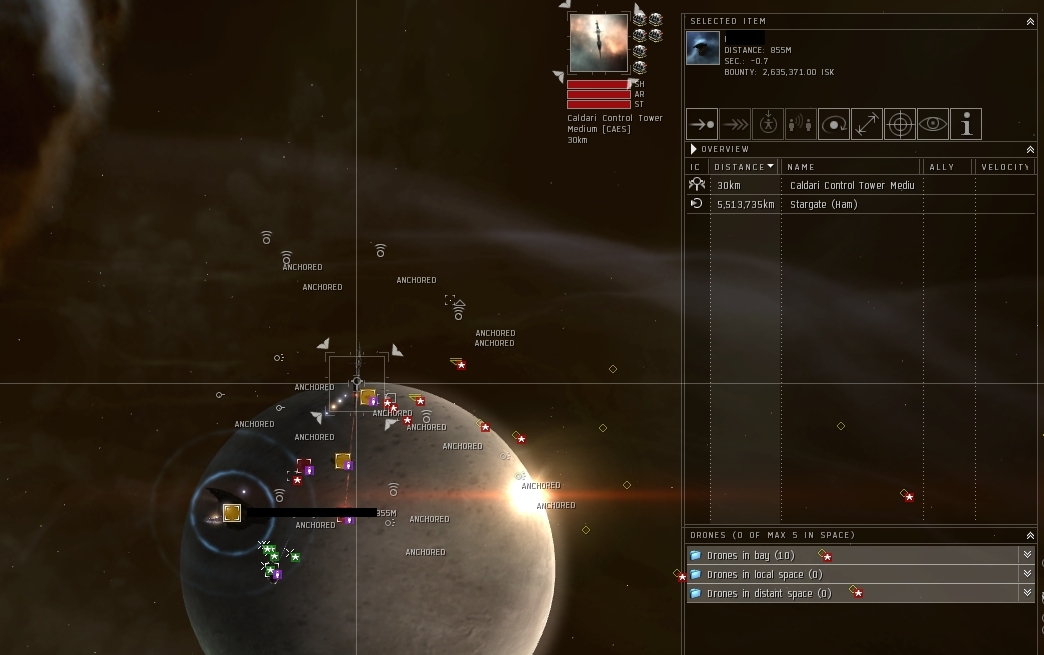Collapse the Drones panel
Screen dimensions: 1044x655
[1030, 535]
